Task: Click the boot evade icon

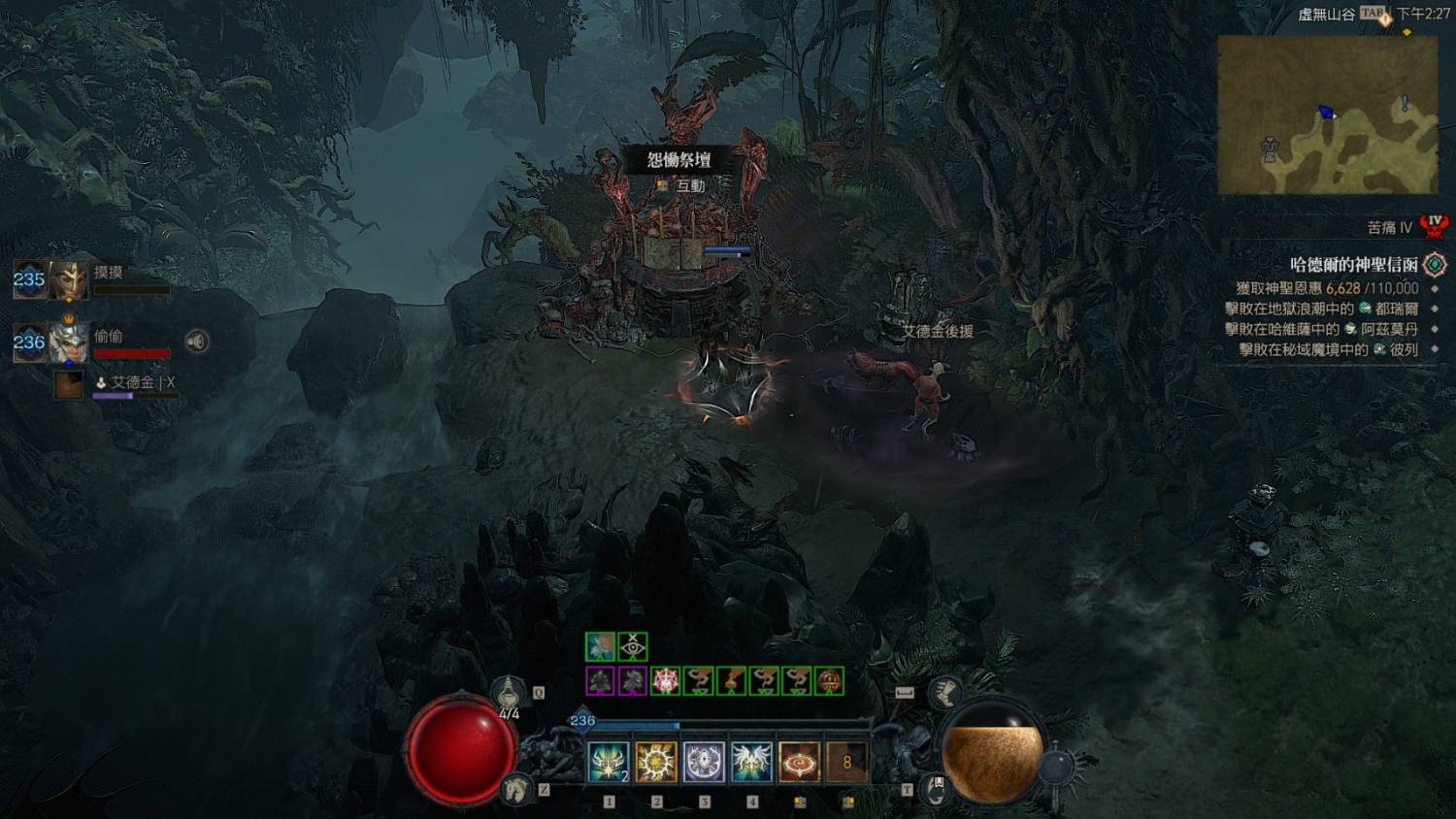Action: [x=944, y=693]
